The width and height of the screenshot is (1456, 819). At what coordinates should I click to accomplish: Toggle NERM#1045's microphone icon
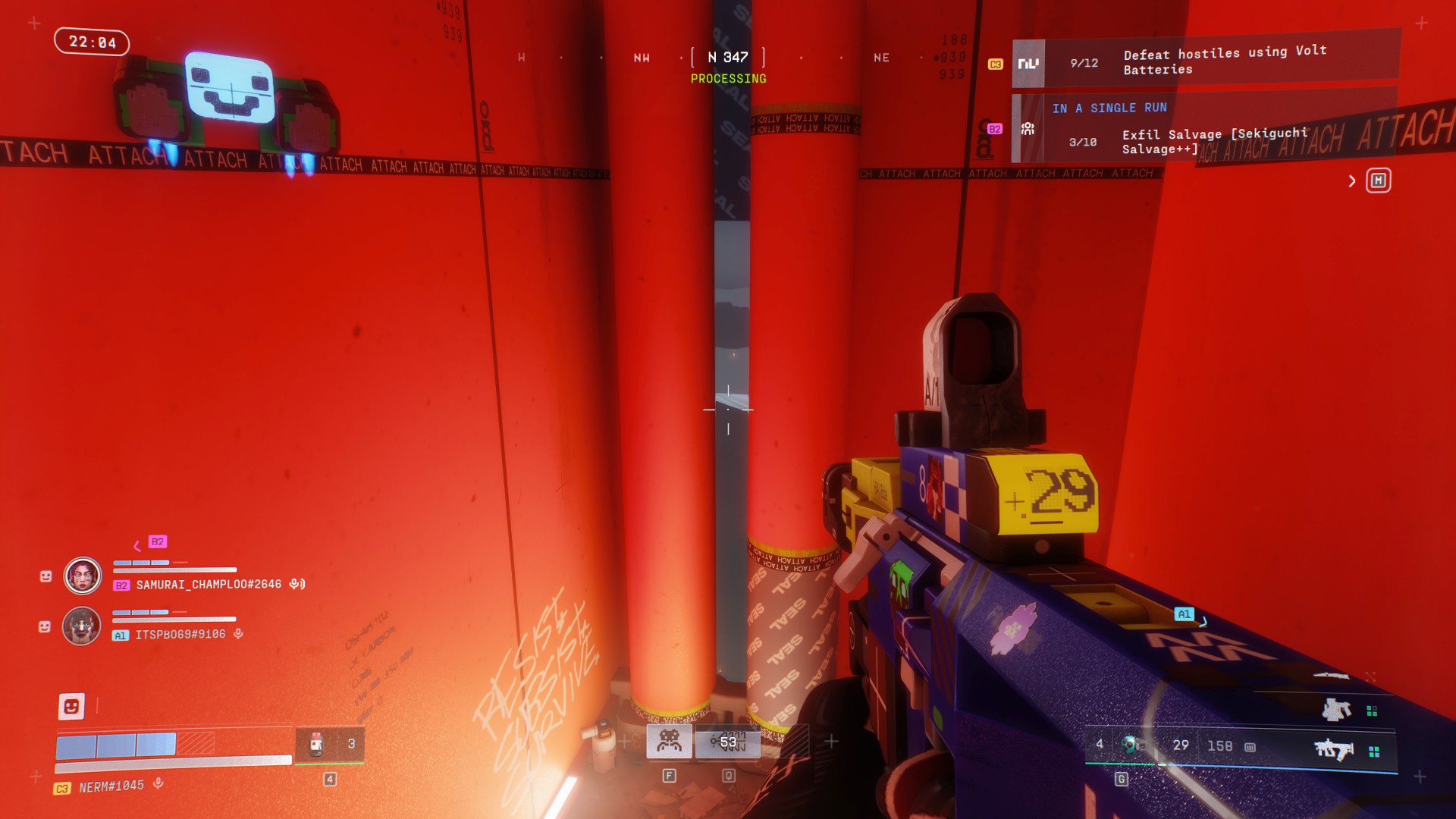(158, 783)
